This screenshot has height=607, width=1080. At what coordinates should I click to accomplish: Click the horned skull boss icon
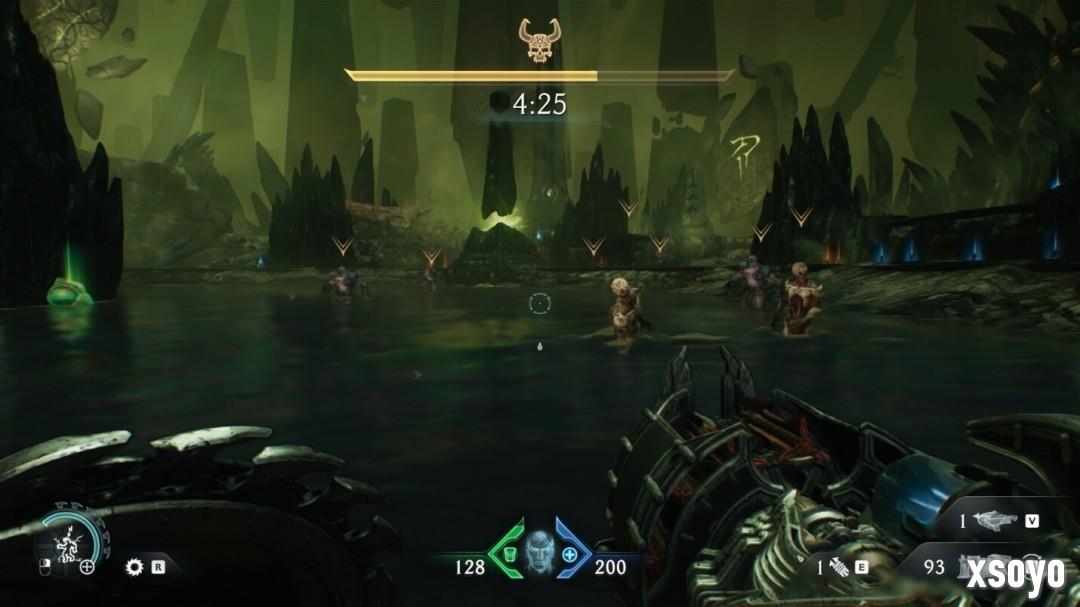pos(538,40)
